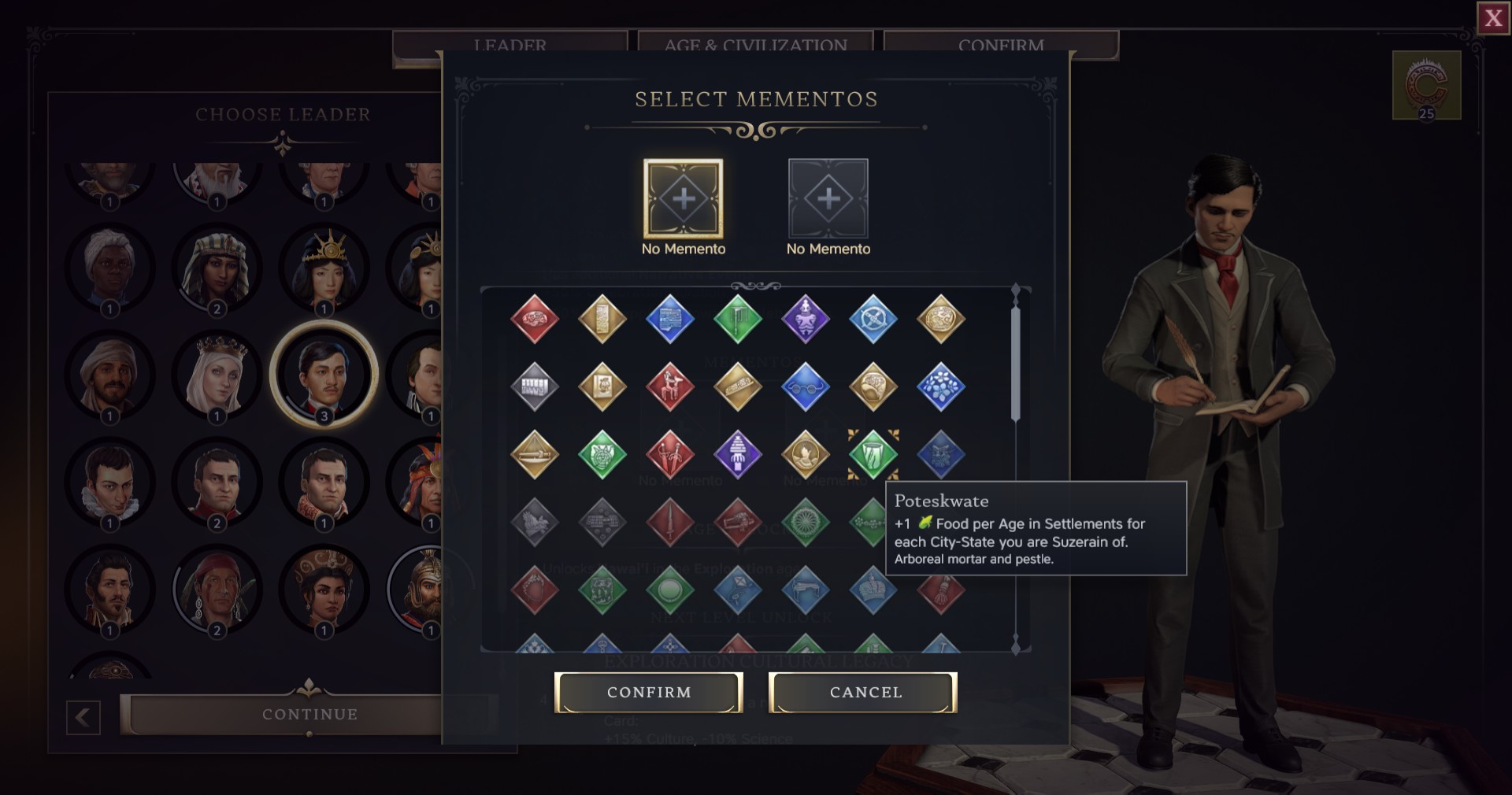Choose the red brain-shaped memento
The image size is (1512, 795).
[534, 319]
